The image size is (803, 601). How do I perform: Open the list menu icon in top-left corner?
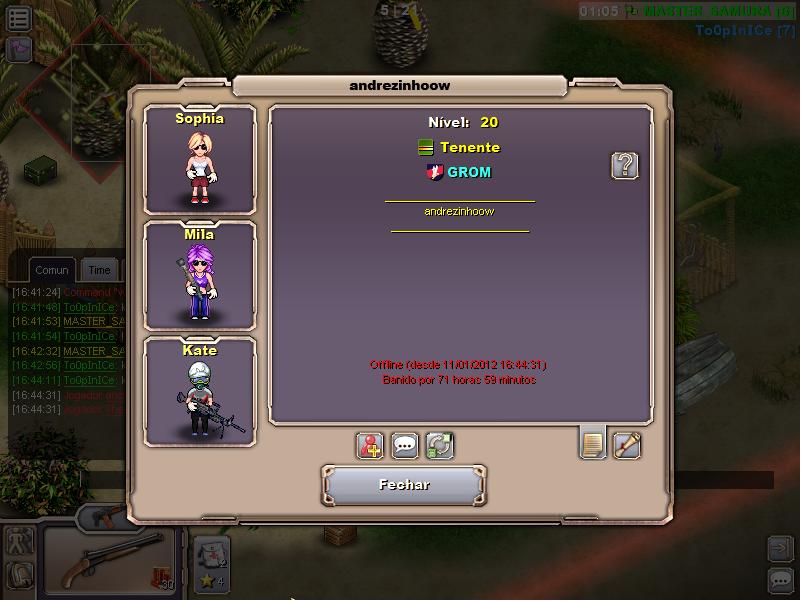point(19,18)
